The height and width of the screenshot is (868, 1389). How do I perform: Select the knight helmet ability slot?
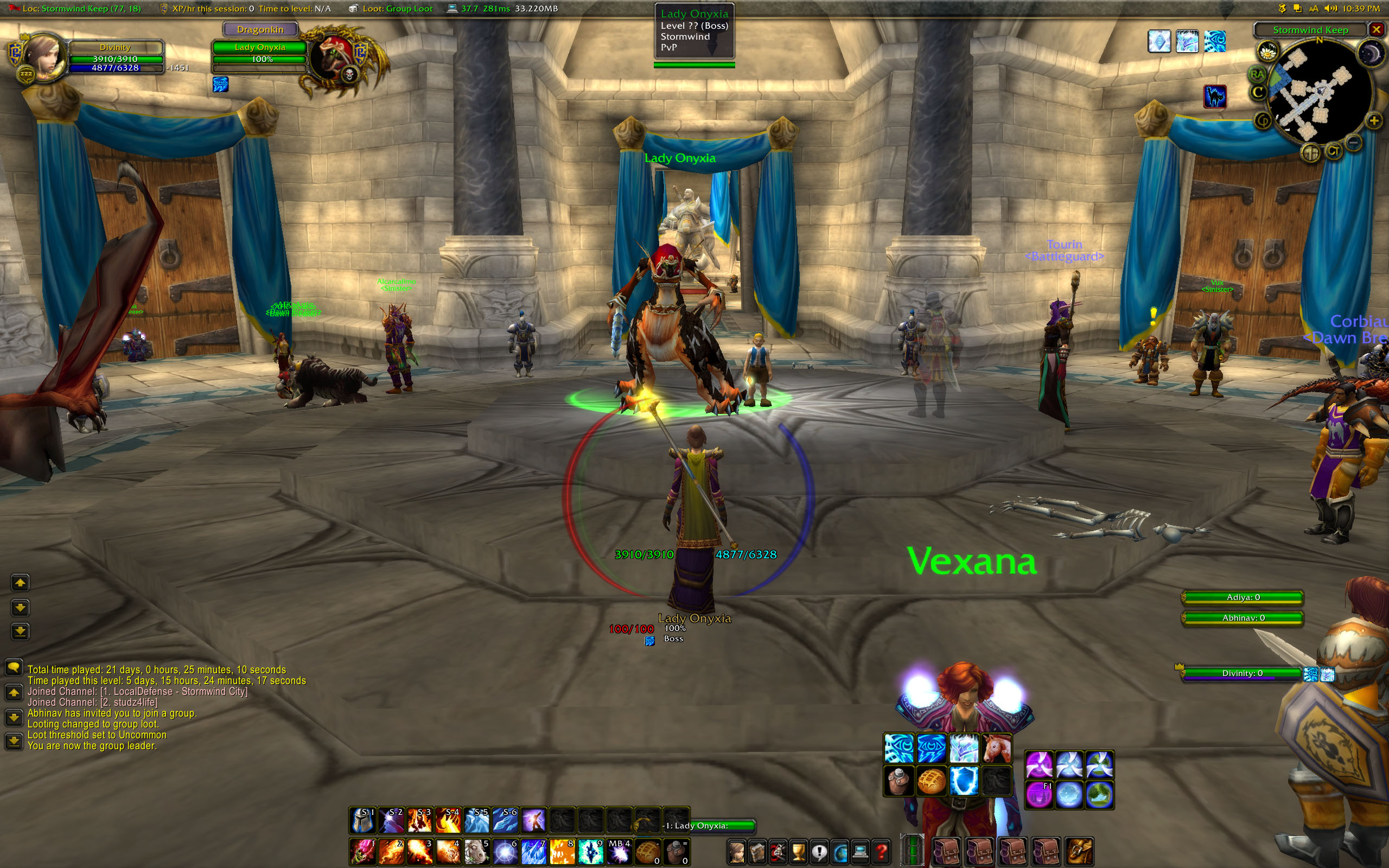[364, 820]
